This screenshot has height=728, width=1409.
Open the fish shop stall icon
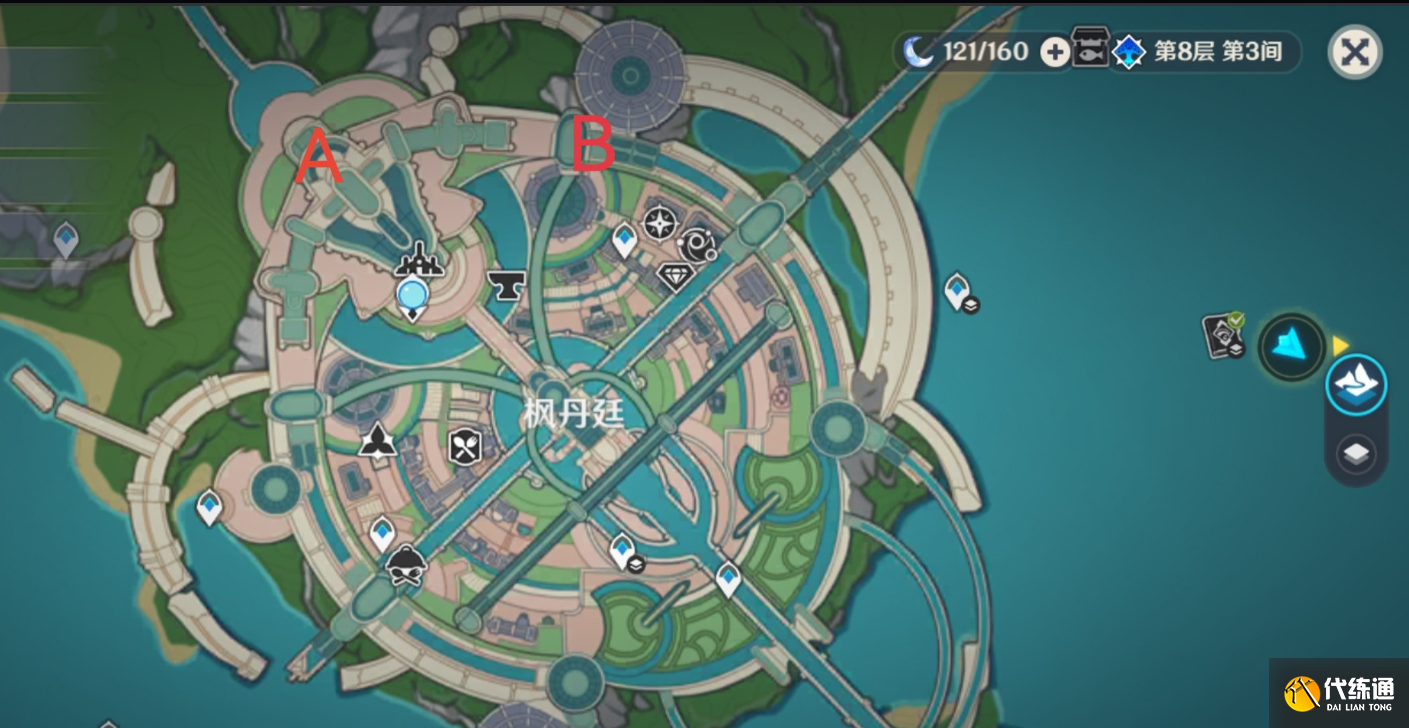tap(1088, 48)
